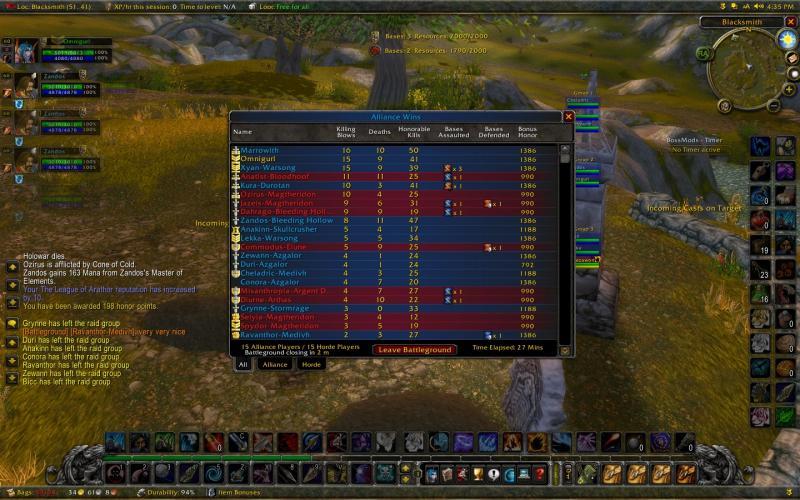Close the minimap with its X button

790,21
